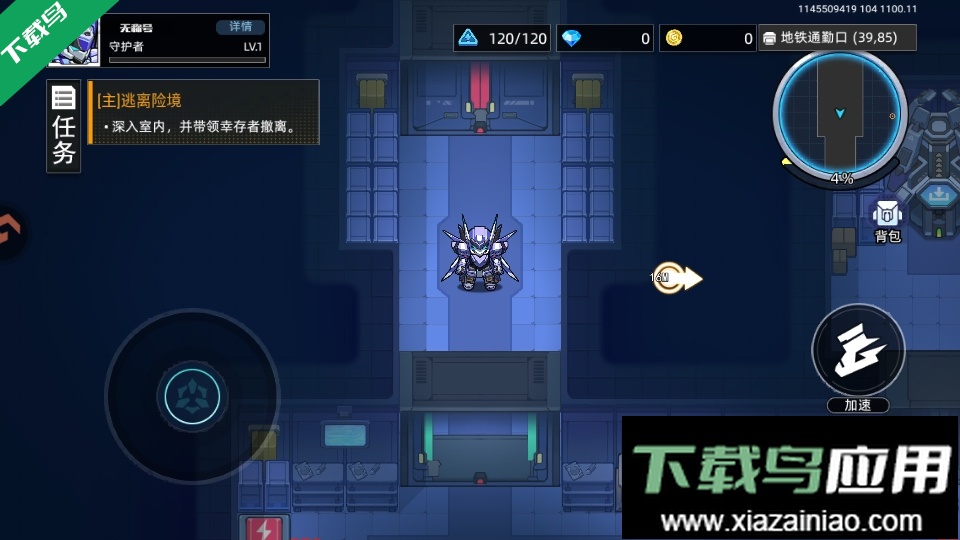Screen dimensions: 960x540
Task: Activate the 加速 speed boost button
Action: [858, 352]
